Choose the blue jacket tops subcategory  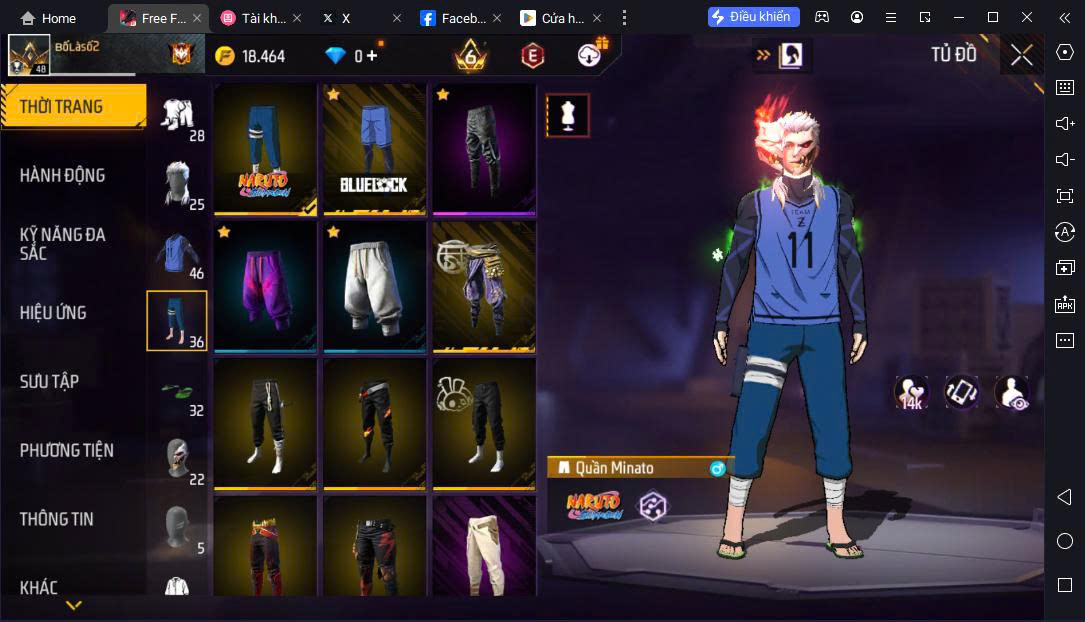point(178,254)
